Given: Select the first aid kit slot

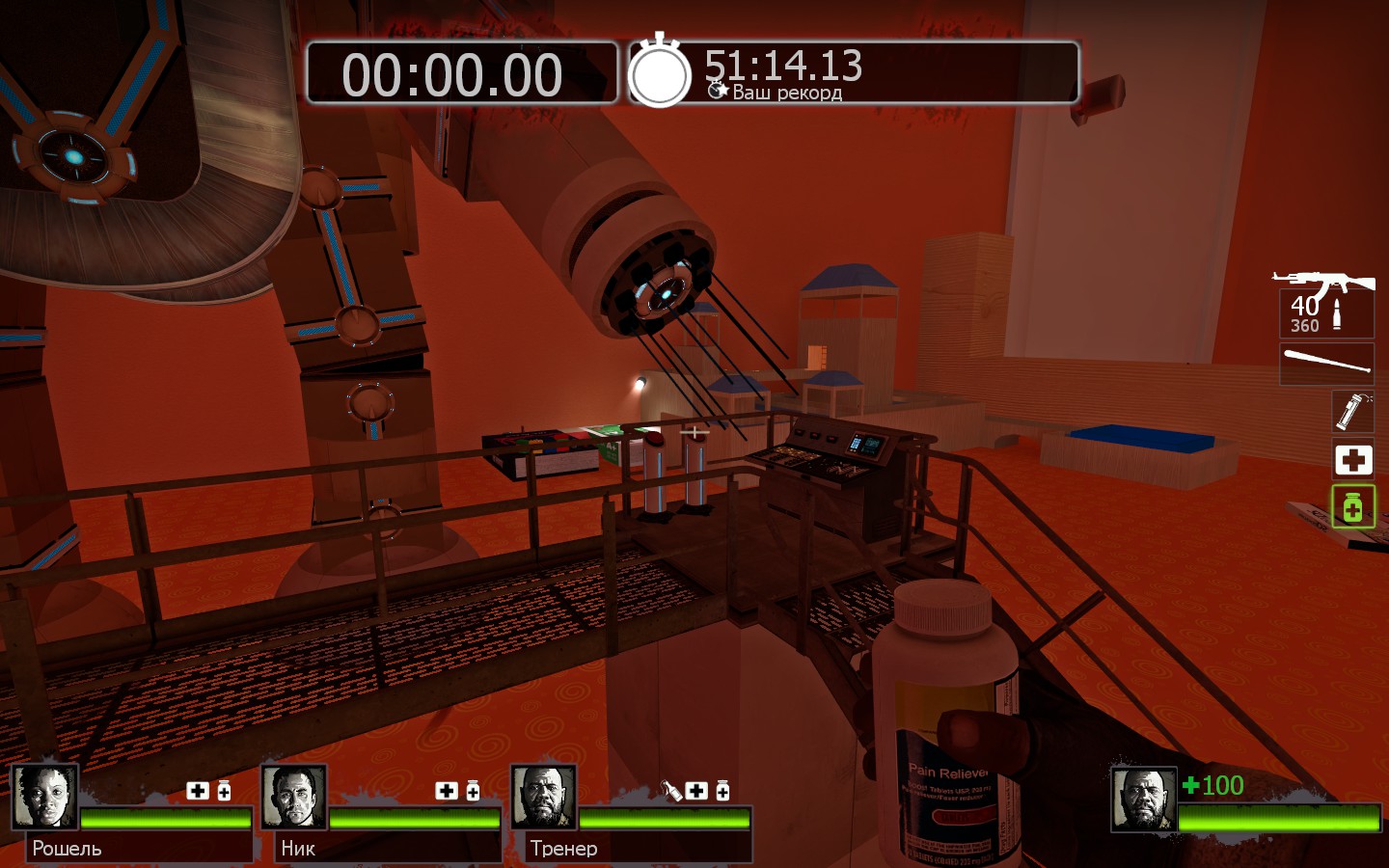Looking at the screenshot, I should click(1352, 460).
